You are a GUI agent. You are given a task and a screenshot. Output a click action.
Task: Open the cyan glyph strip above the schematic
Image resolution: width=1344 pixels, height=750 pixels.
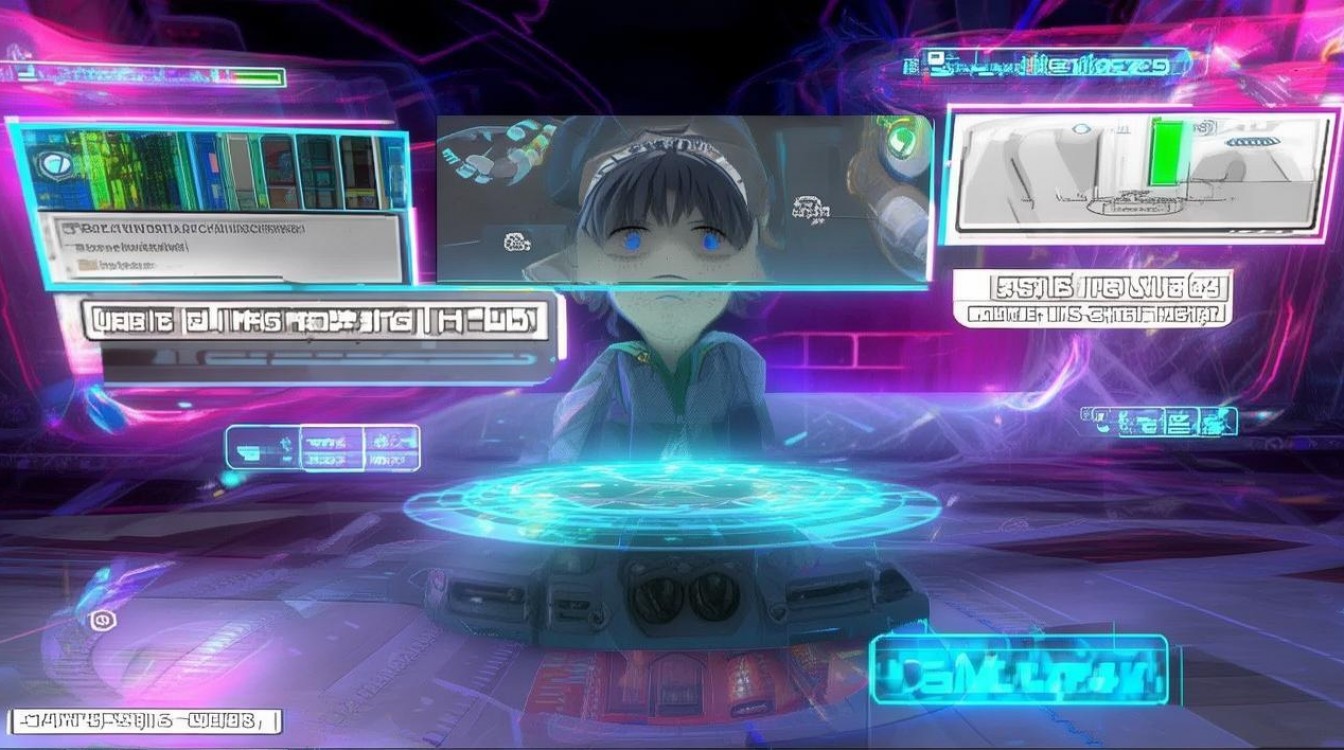[1045, 67]
